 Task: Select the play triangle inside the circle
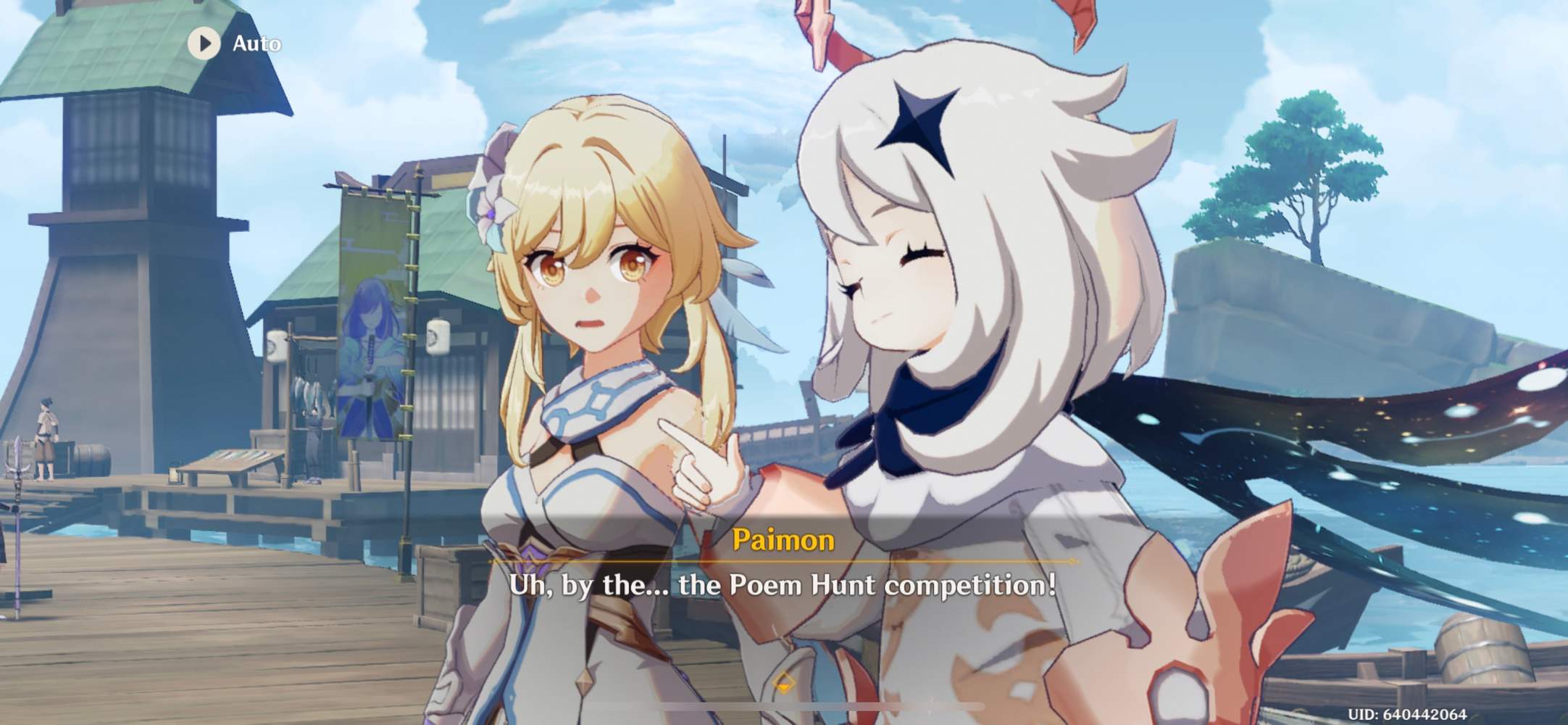[x=205, y=43]
